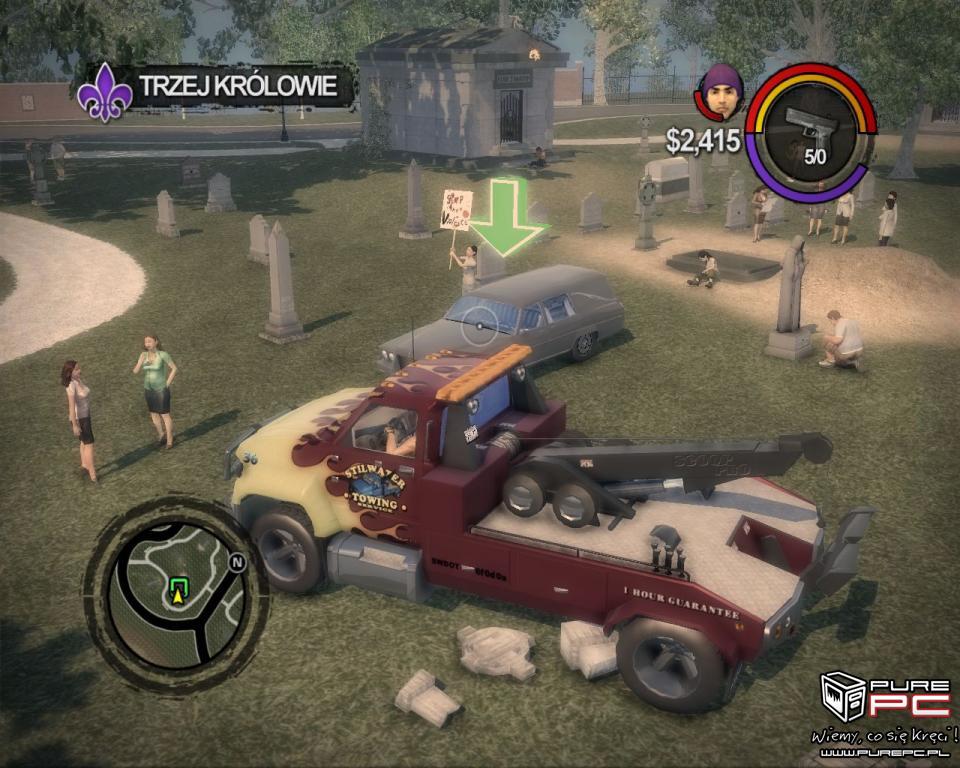Screen dimensions: 960x768
Task: Select the pistol weapon icon
Action: pyautogui.click(x=811, y=127)
